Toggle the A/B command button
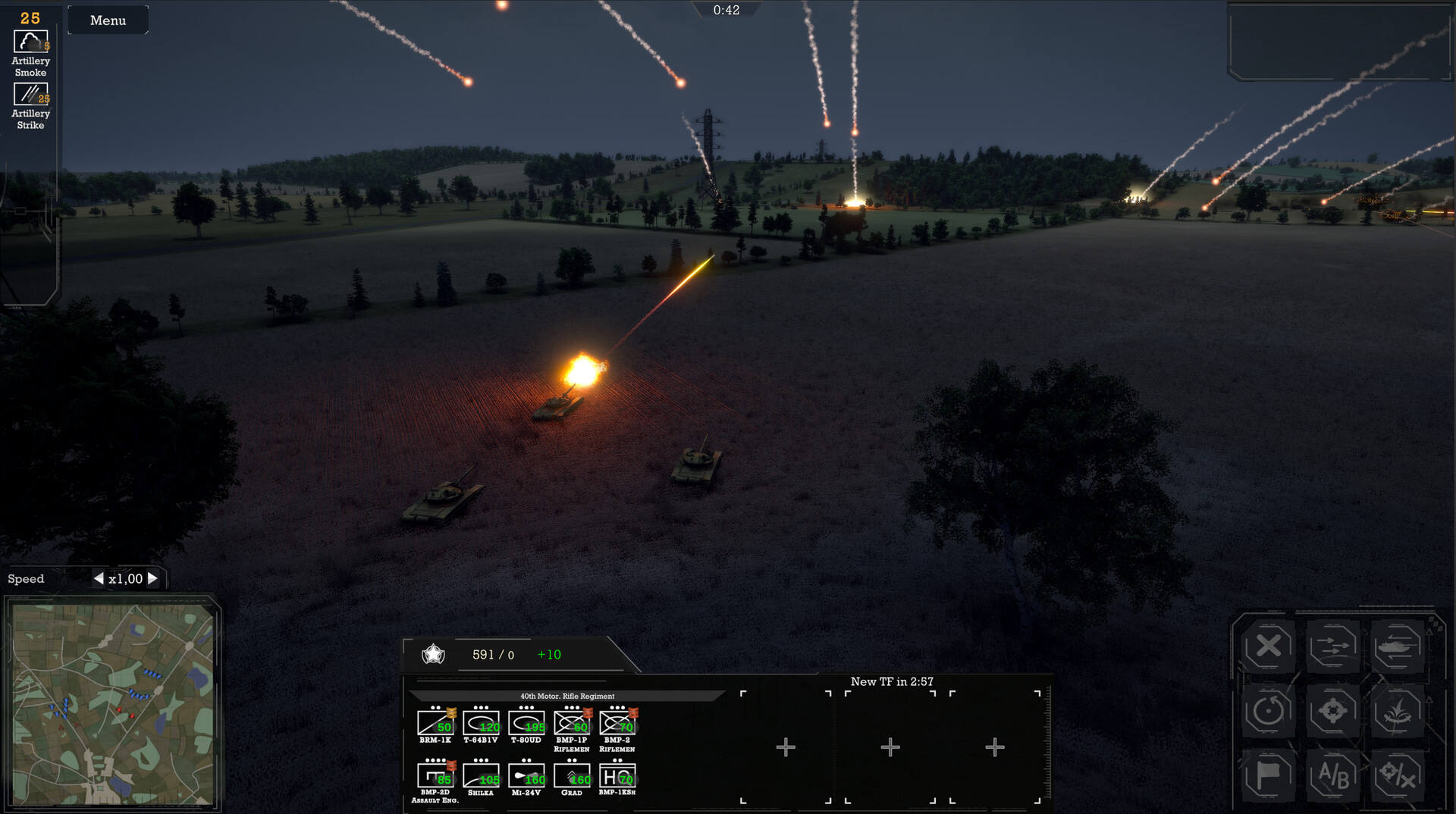Image resolution: width=1456 pixels, height=814 pixels. [1332, 775]
